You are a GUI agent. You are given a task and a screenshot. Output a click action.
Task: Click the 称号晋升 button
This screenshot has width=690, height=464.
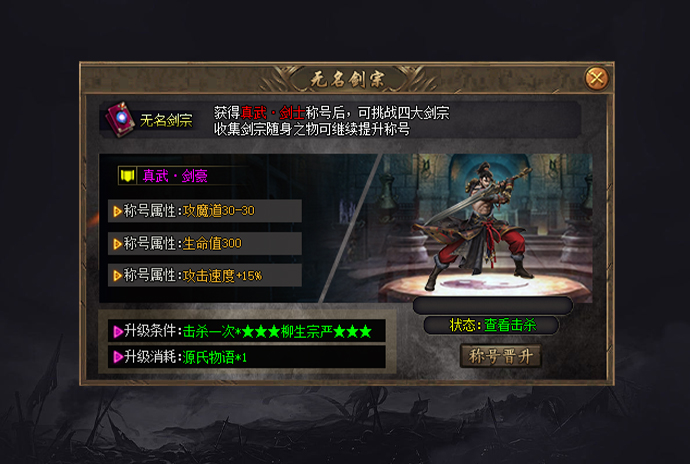coord(500,355)
